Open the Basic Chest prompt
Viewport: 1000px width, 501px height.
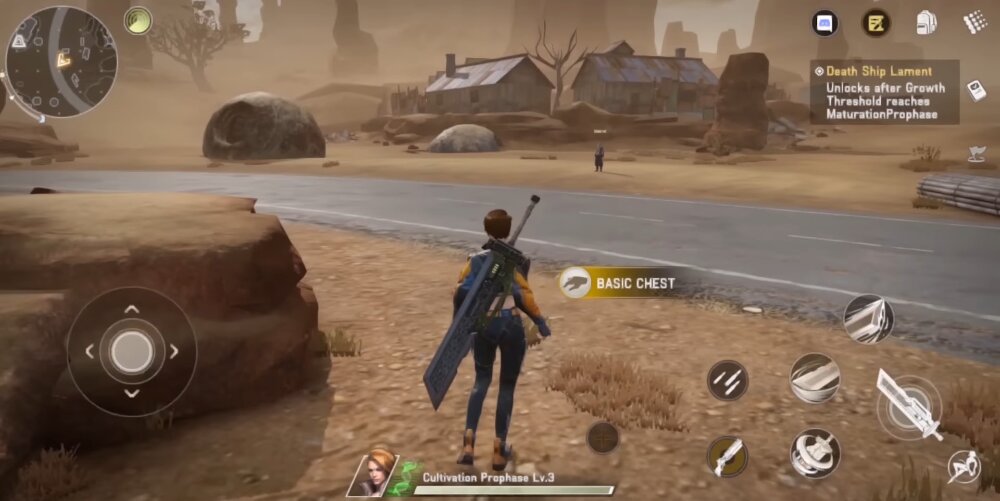tap(621, 283)
